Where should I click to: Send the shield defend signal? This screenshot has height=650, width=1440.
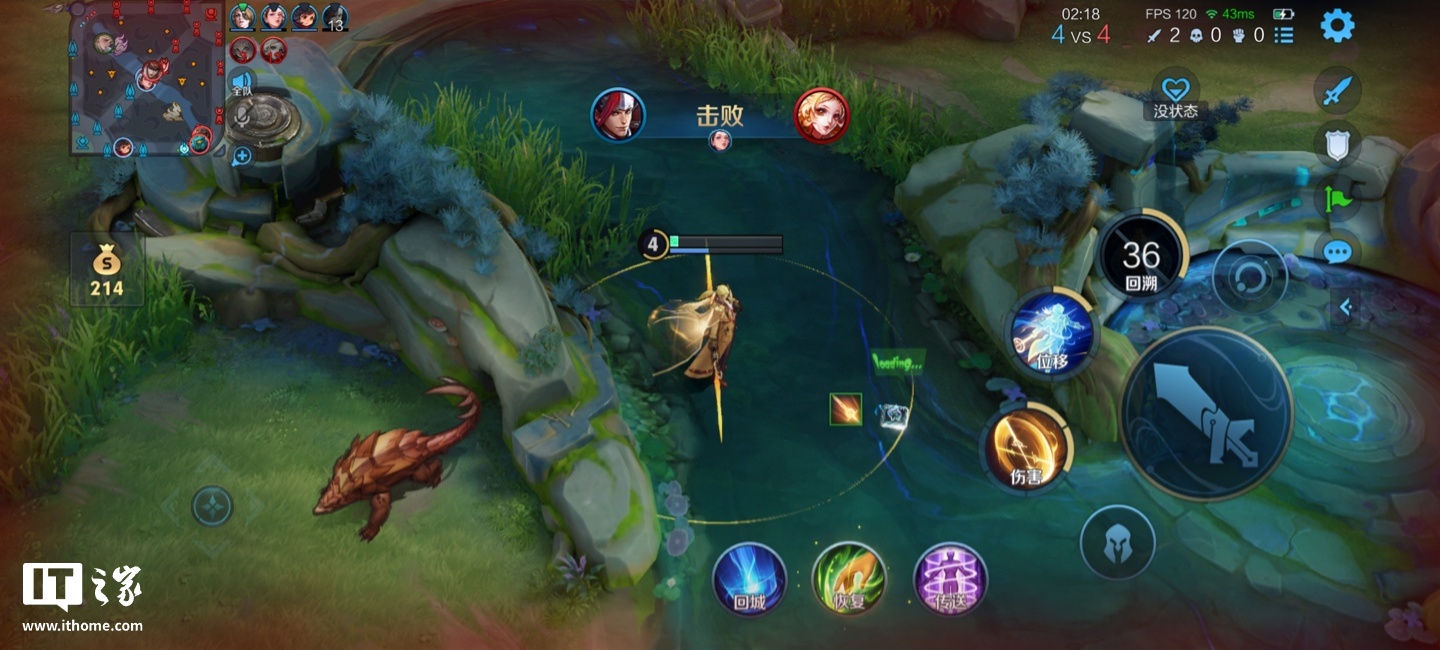pos(1337,146)
